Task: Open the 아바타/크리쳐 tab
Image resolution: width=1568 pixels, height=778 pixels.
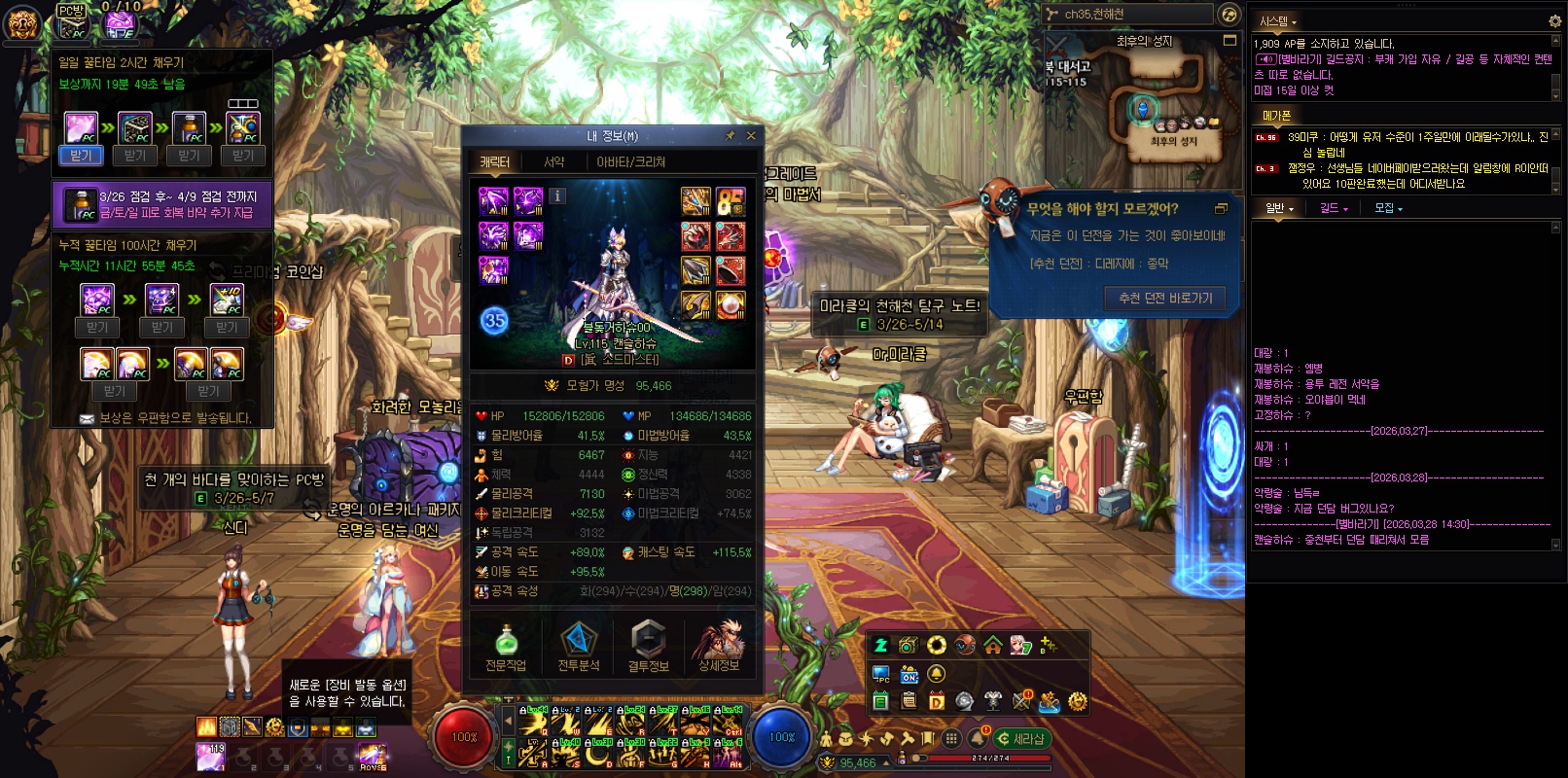Action: pyautogui.click(x=630, y=162)
